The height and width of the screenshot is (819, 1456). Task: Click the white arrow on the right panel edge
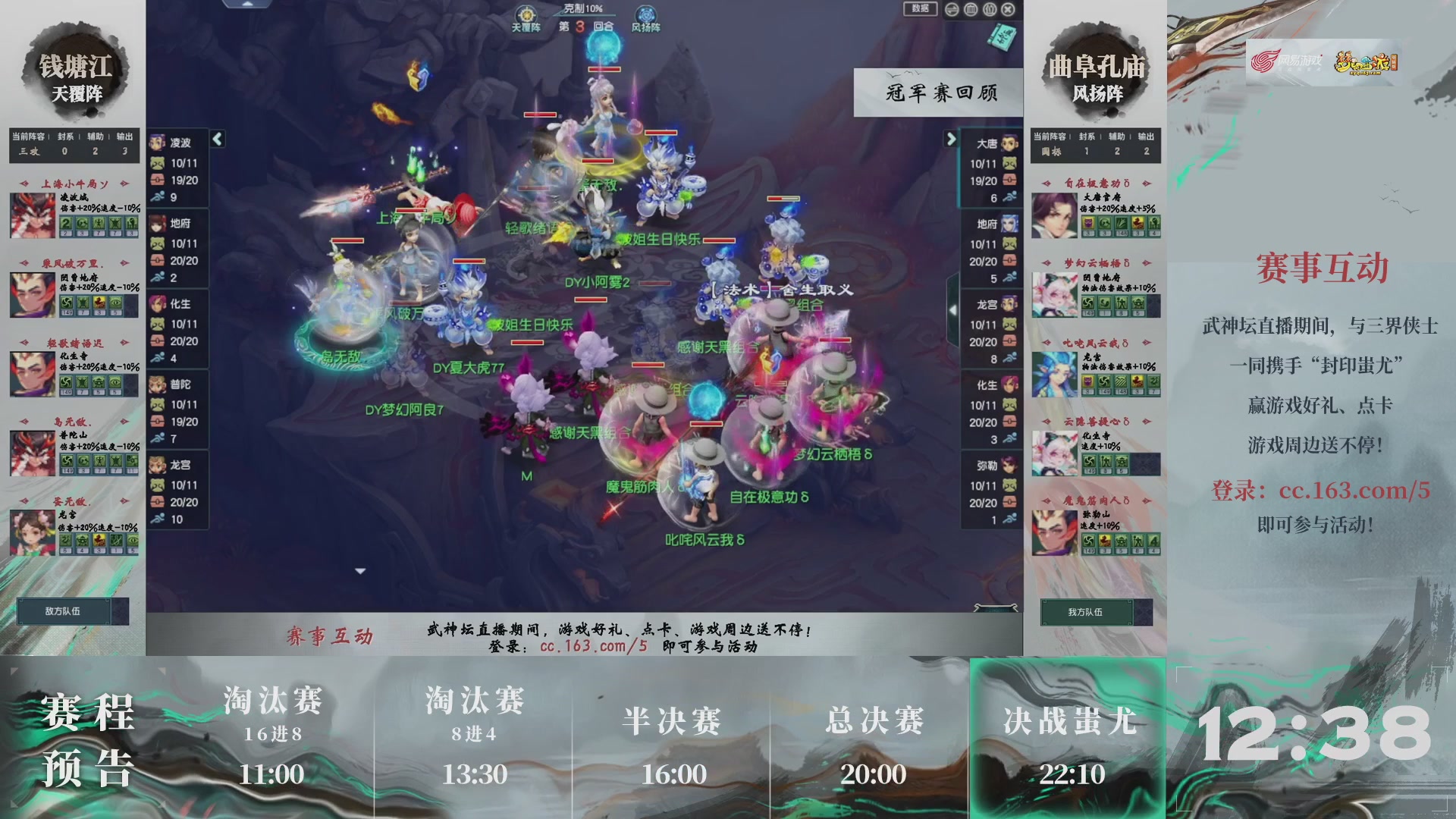[953, 309]
